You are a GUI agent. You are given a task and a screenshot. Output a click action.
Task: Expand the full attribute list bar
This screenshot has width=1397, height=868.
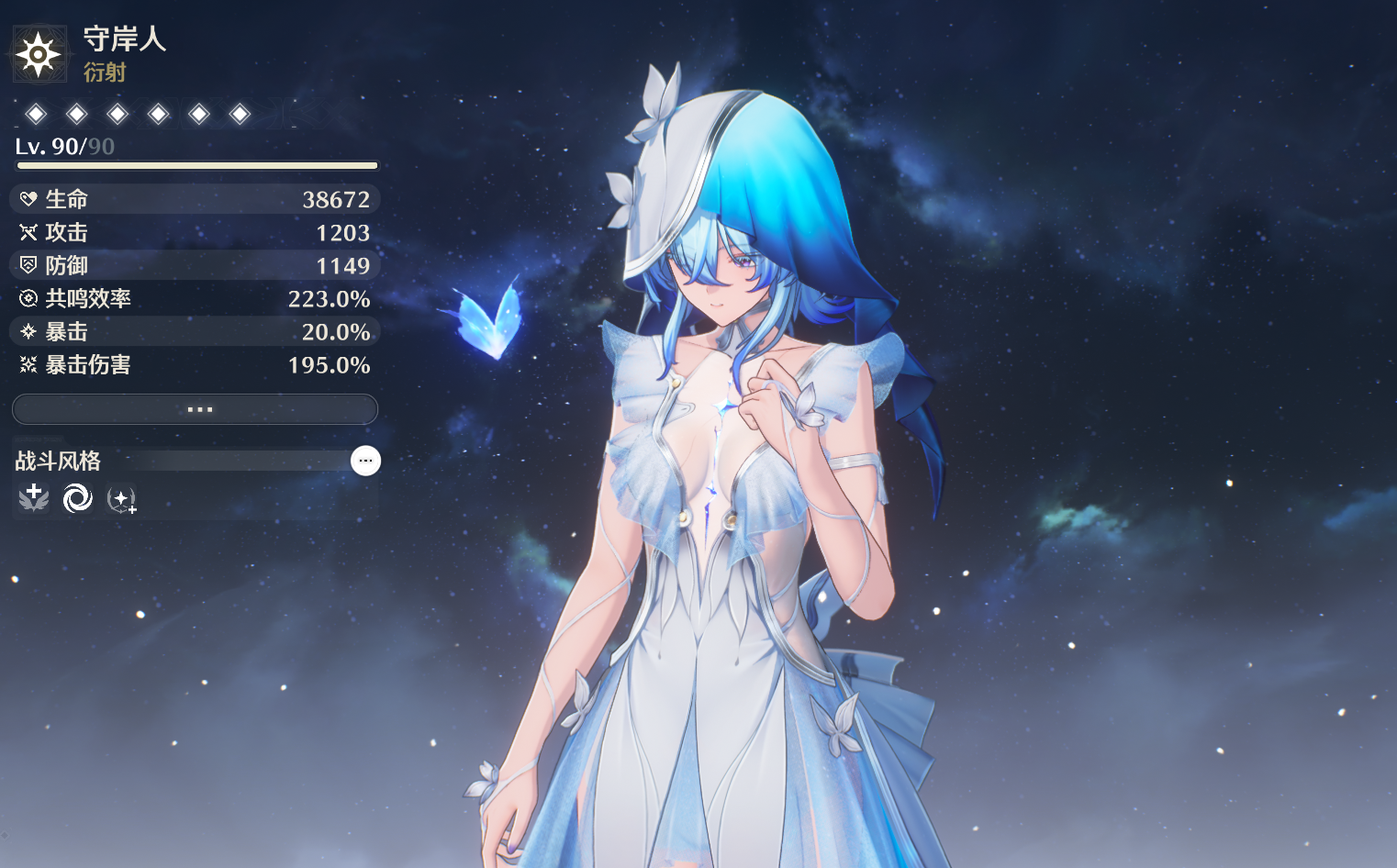[195, 409]
